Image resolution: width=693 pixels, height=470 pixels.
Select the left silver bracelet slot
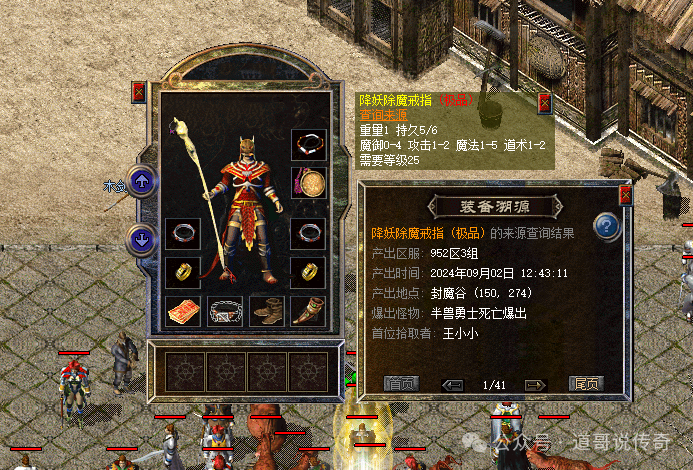click(x=183, y=235)
